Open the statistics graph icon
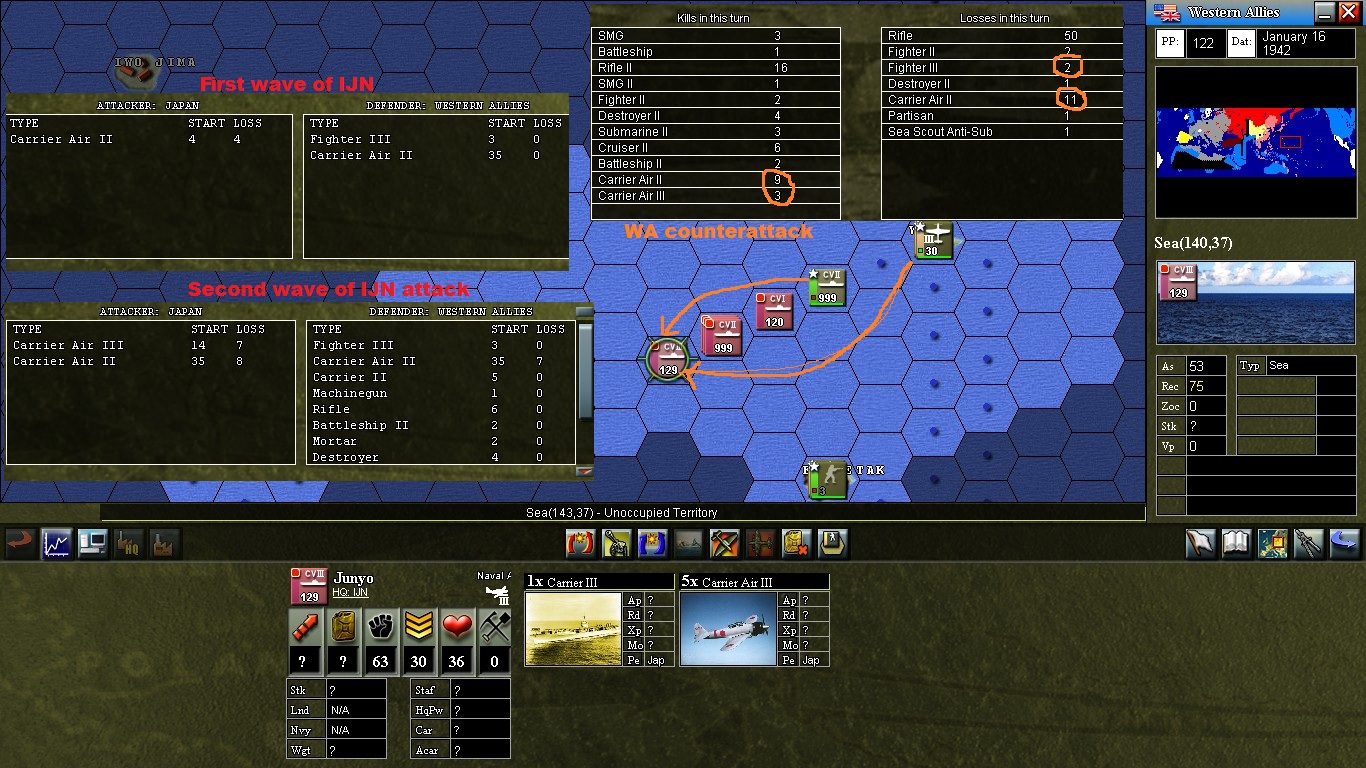1366x768 pixels. coord(56,541)
